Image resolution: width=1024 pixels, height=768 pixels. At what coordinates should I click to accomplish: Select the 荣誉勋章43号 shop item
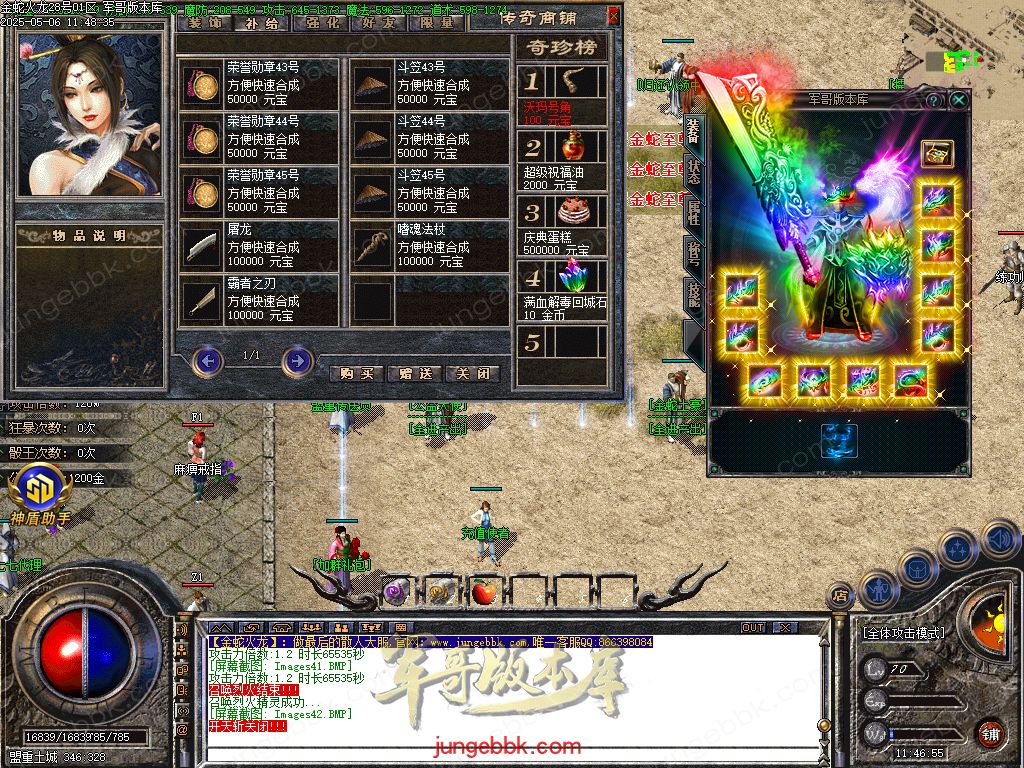(x=260, y=83)
